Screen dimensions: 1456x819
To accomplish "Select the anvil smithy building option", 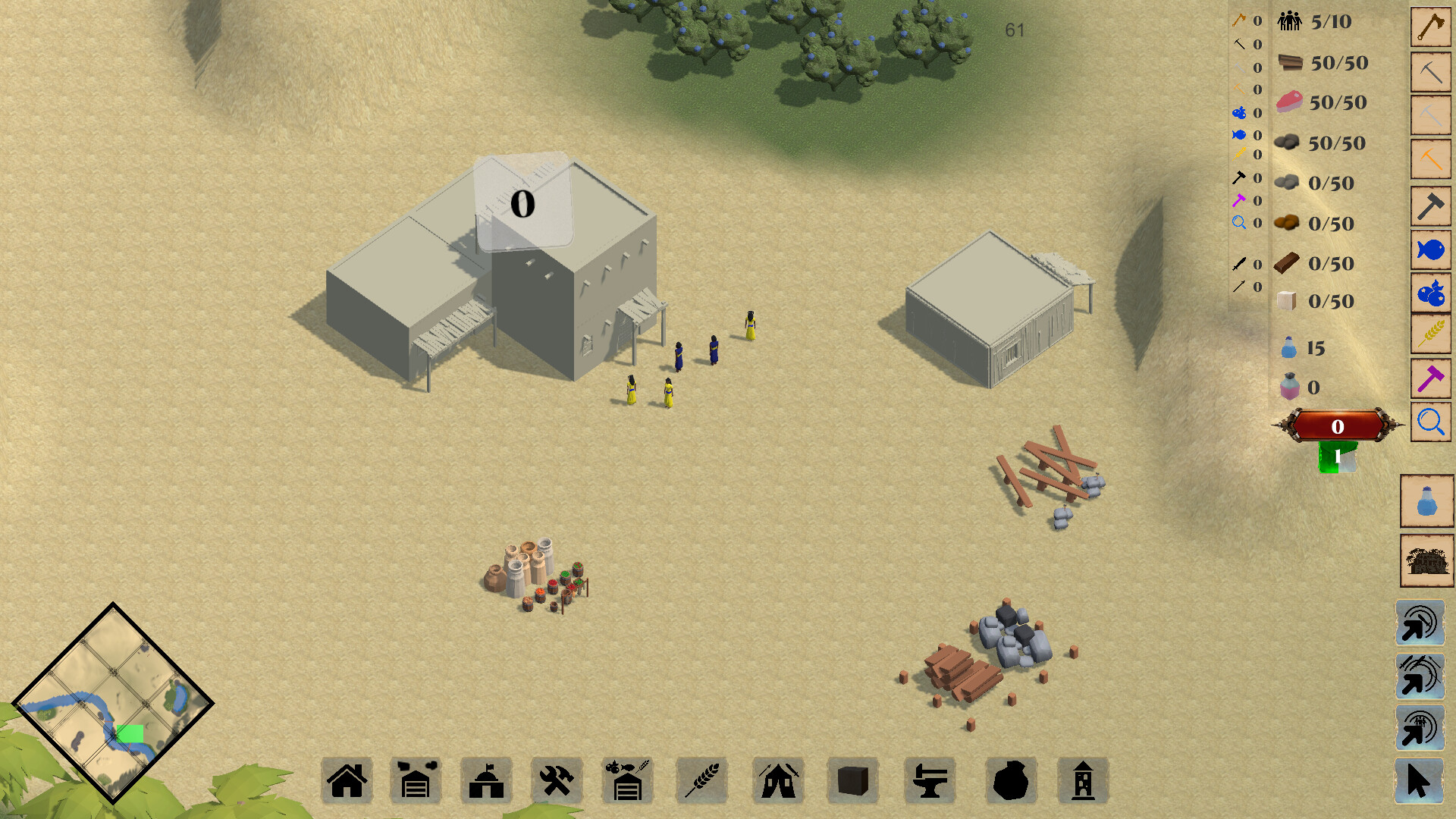I will click(x=930, y=780).
